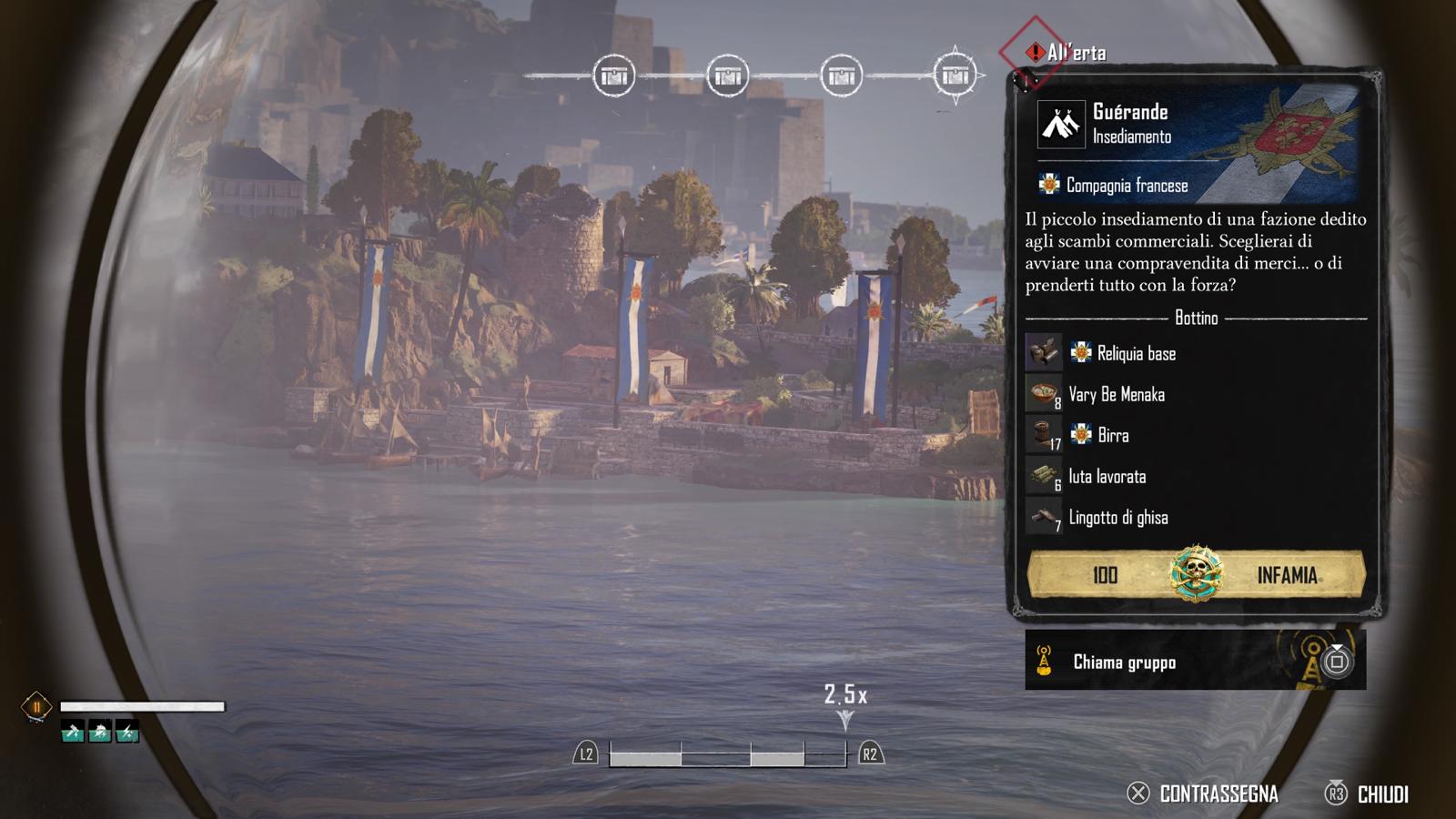Image resolution: width=1456 pixels, height=819 pixels.
Task: Select the Compagnia francese faction label
Action: pos(1126,186)
